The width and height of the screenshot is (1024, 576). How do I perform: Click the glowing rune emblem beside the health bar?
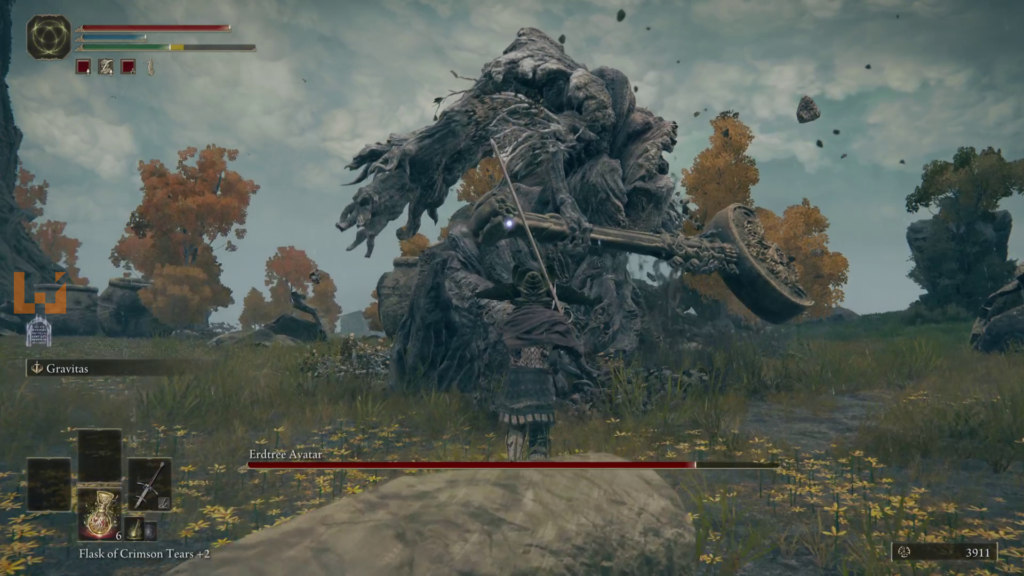[x=48, y=36]
